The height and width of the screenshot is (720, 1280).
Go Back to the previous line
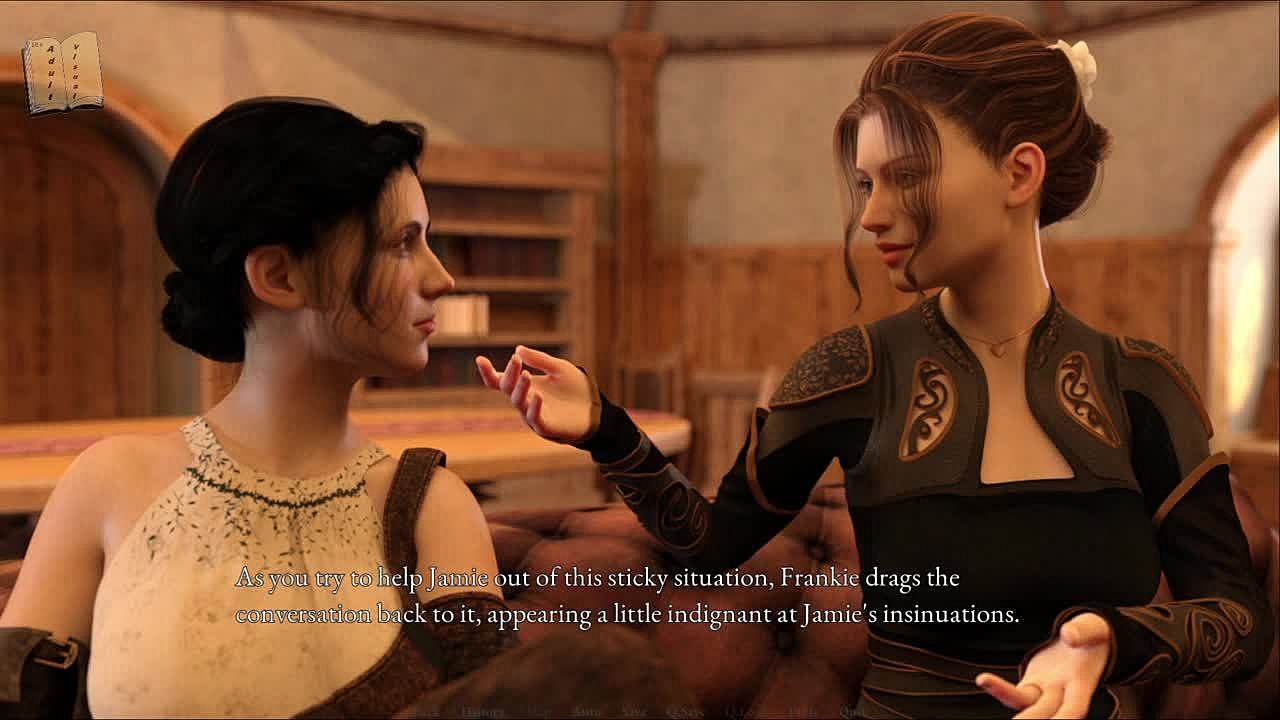pos(428,712)
